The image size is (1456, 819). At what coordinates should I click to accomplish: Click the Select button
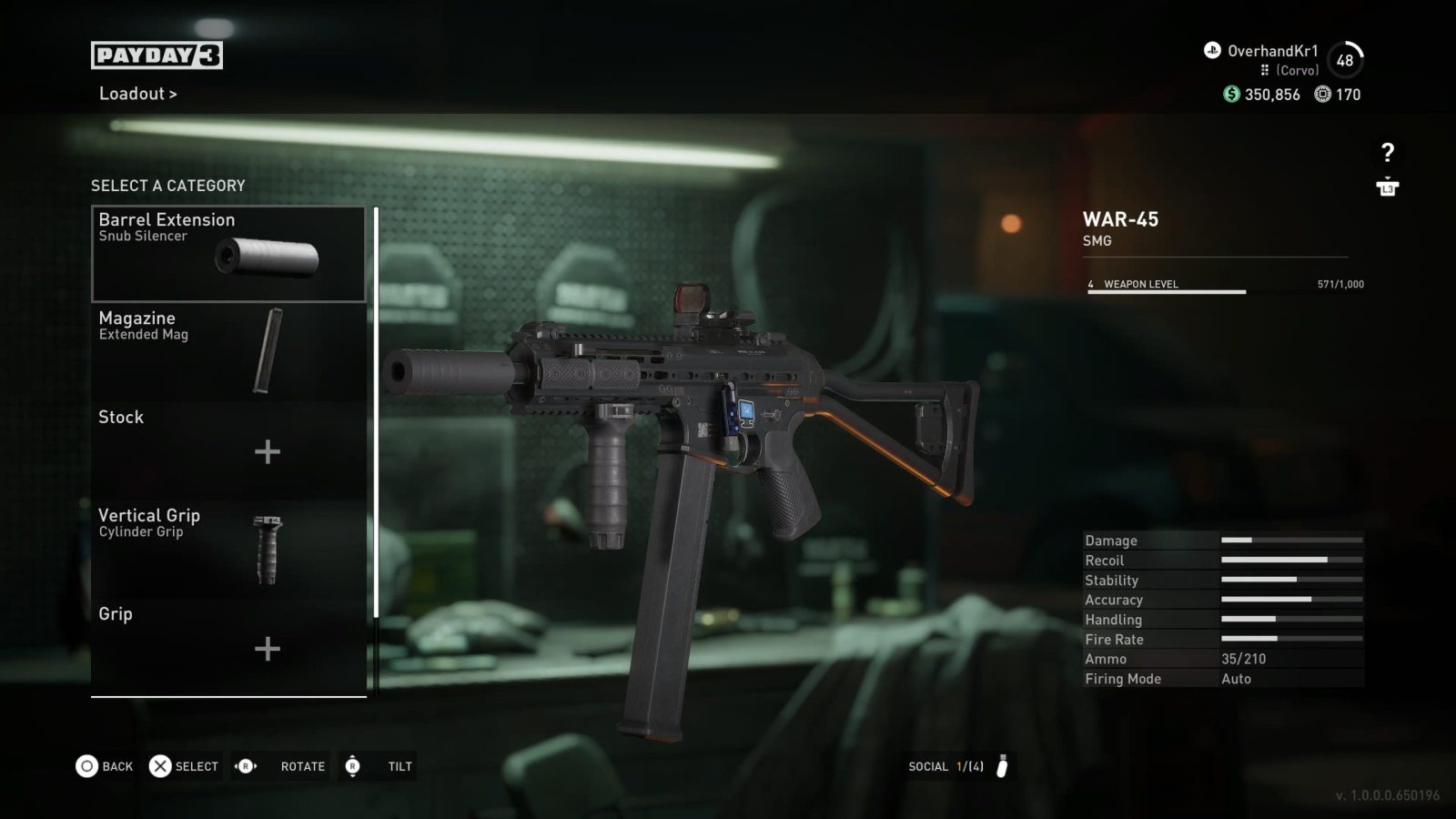point(185,766)
